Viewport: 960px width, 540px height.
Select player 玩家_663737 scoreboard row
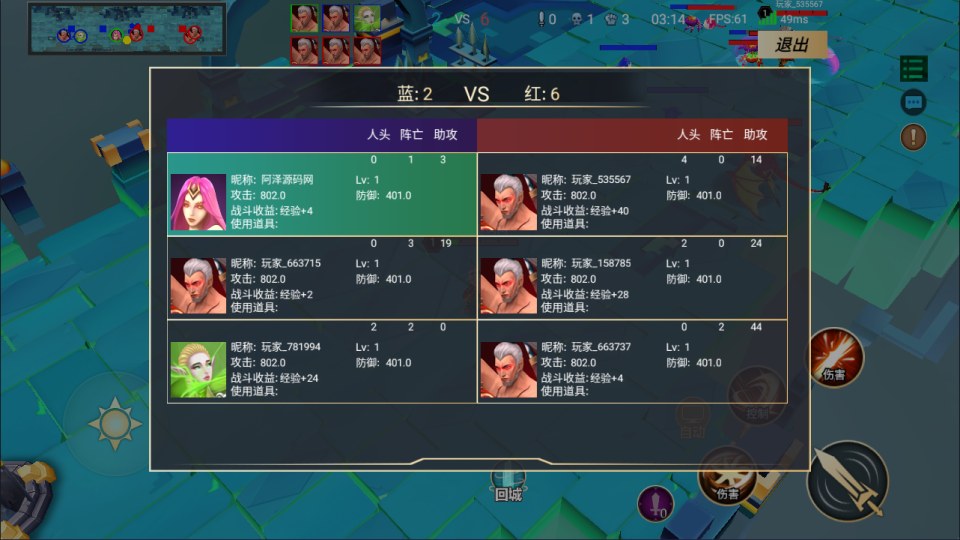(632, 361)
